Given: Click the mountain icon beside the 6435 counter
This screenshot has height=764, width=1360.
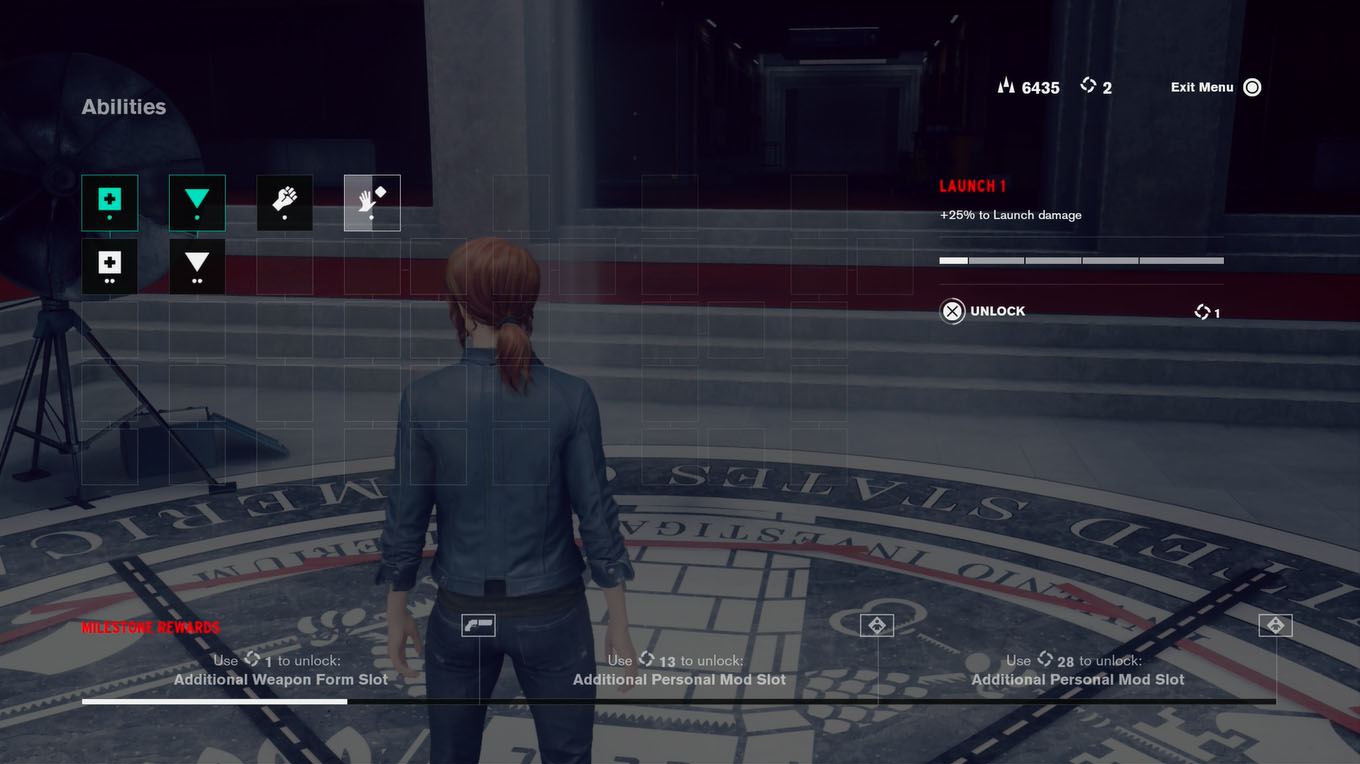Looking at the screenshot, I should pyautogui.click(x=1005, y=86).
